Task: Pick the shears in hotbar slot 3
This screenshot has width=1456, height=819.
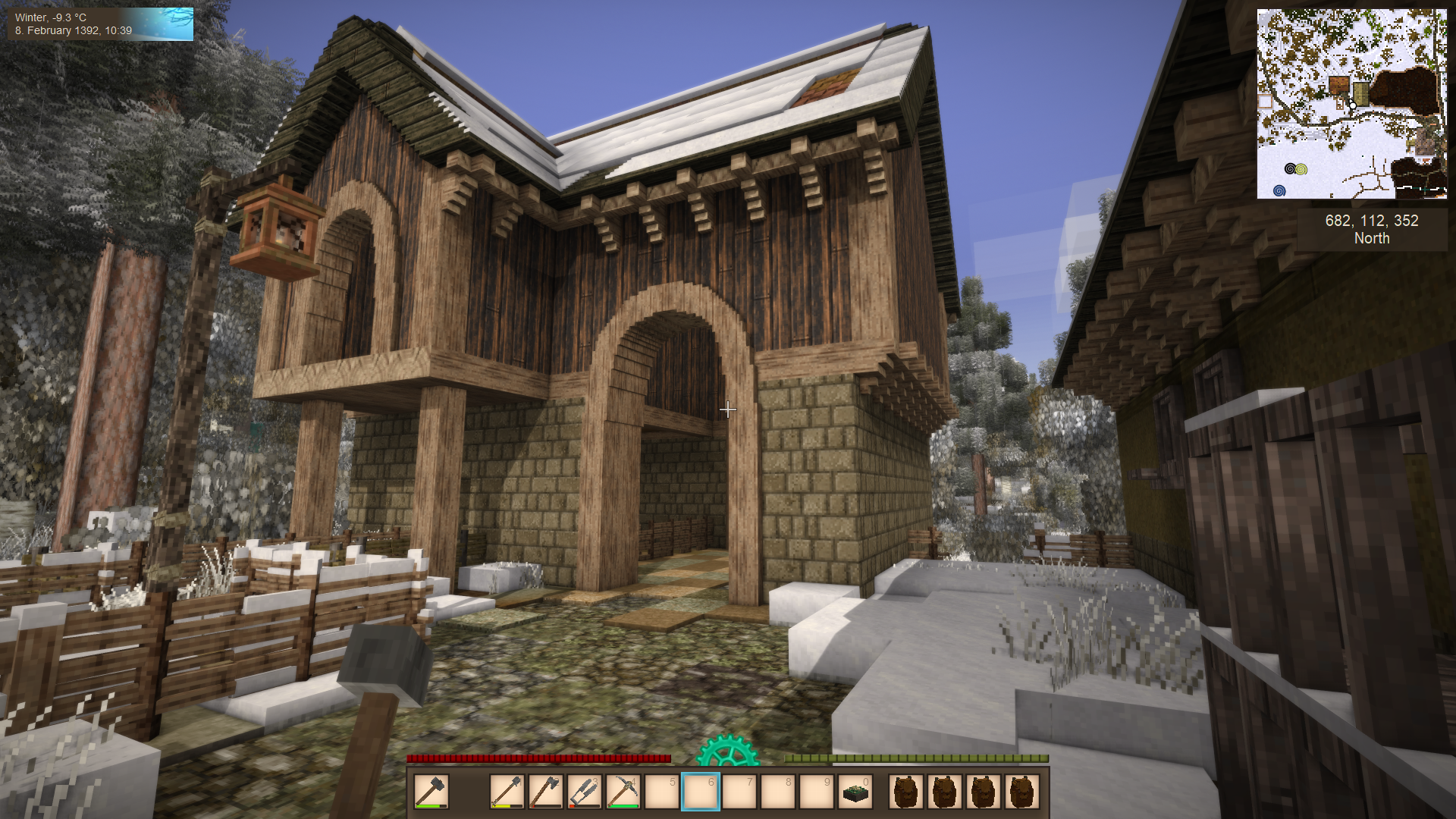Action: pyautogui.click(x=584, y=792)
